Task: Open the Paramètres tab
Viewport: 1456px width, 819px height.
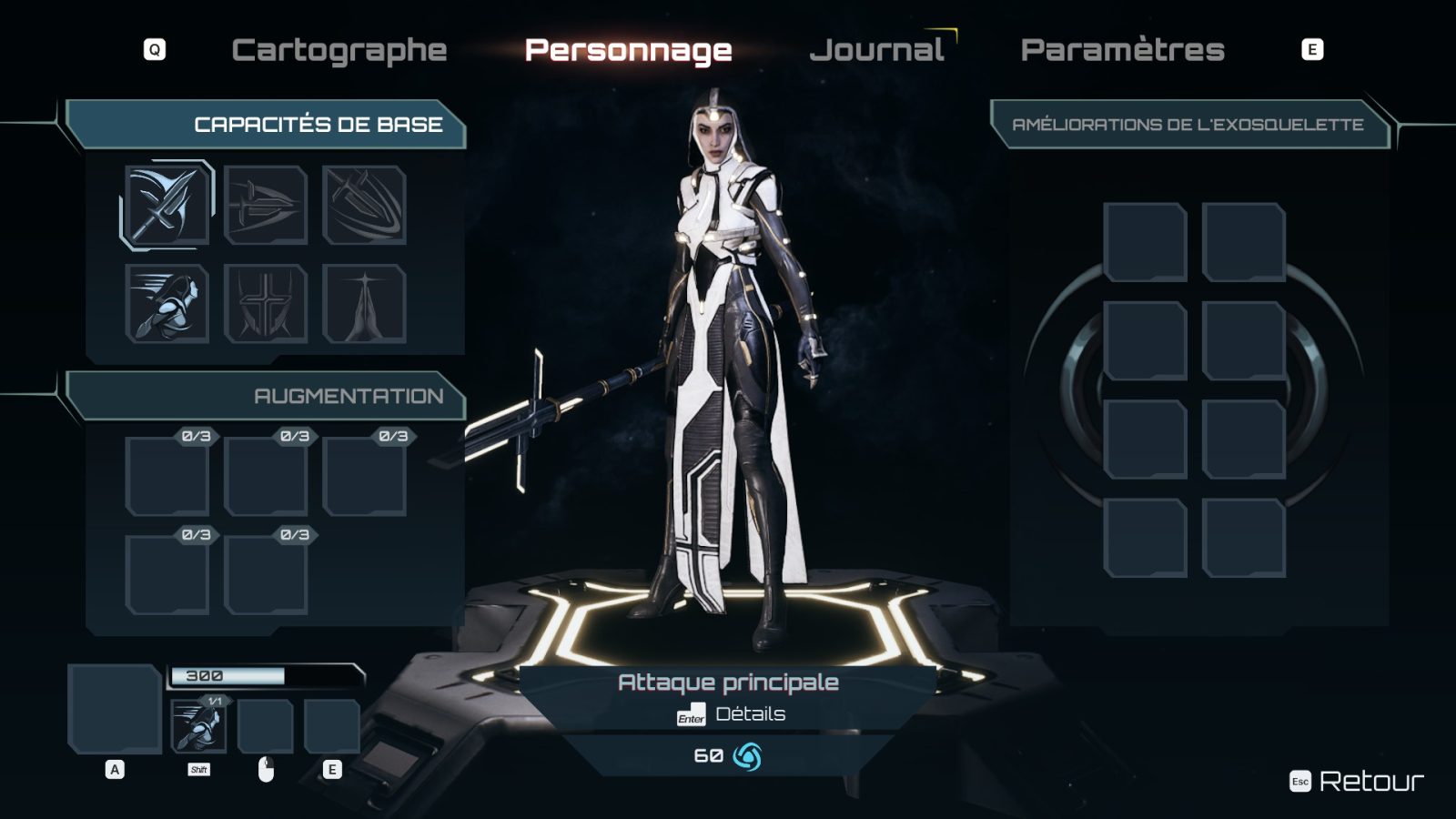Action: [x=1122, y=50]
